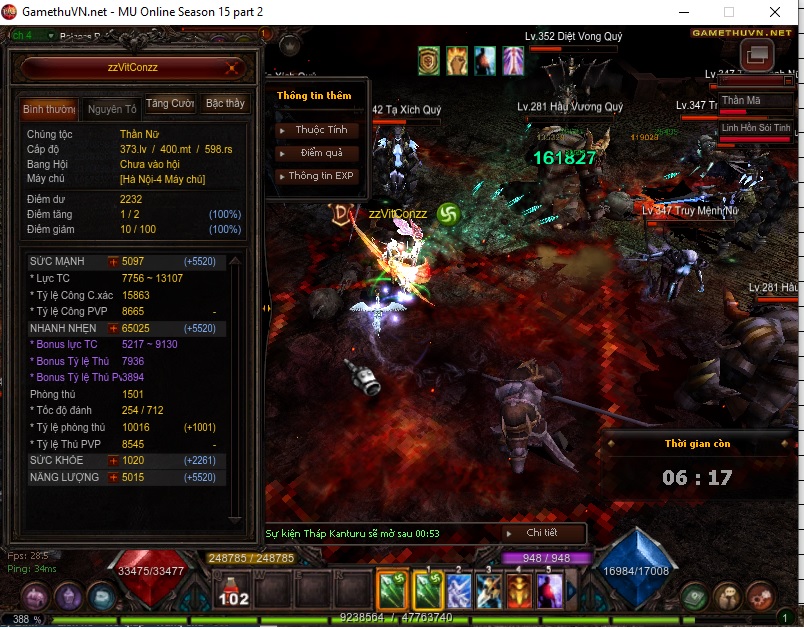The width and height of the screenshot is (804, 629).
Task: Open Thuộc Tính details
Action: 320,130
